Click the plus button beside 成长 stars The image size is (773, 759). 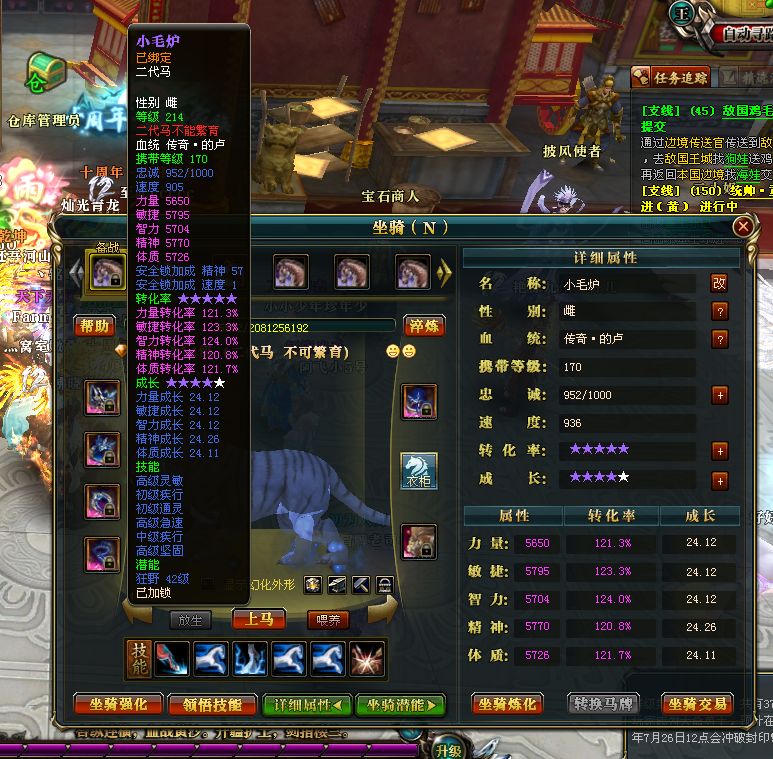coord(719,480)
